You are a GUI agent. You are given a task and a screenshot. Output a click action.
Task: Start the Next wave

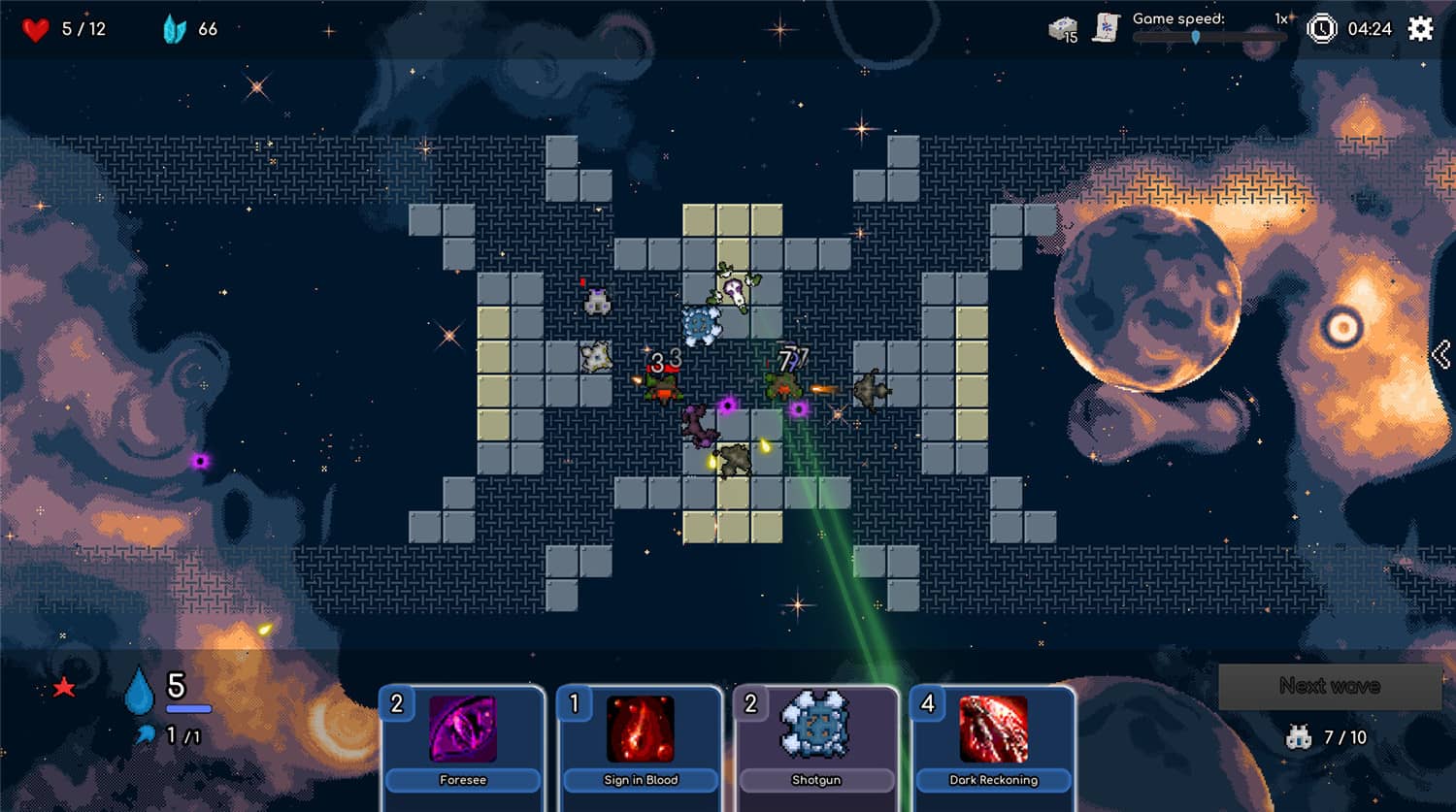click(1328, 686)
